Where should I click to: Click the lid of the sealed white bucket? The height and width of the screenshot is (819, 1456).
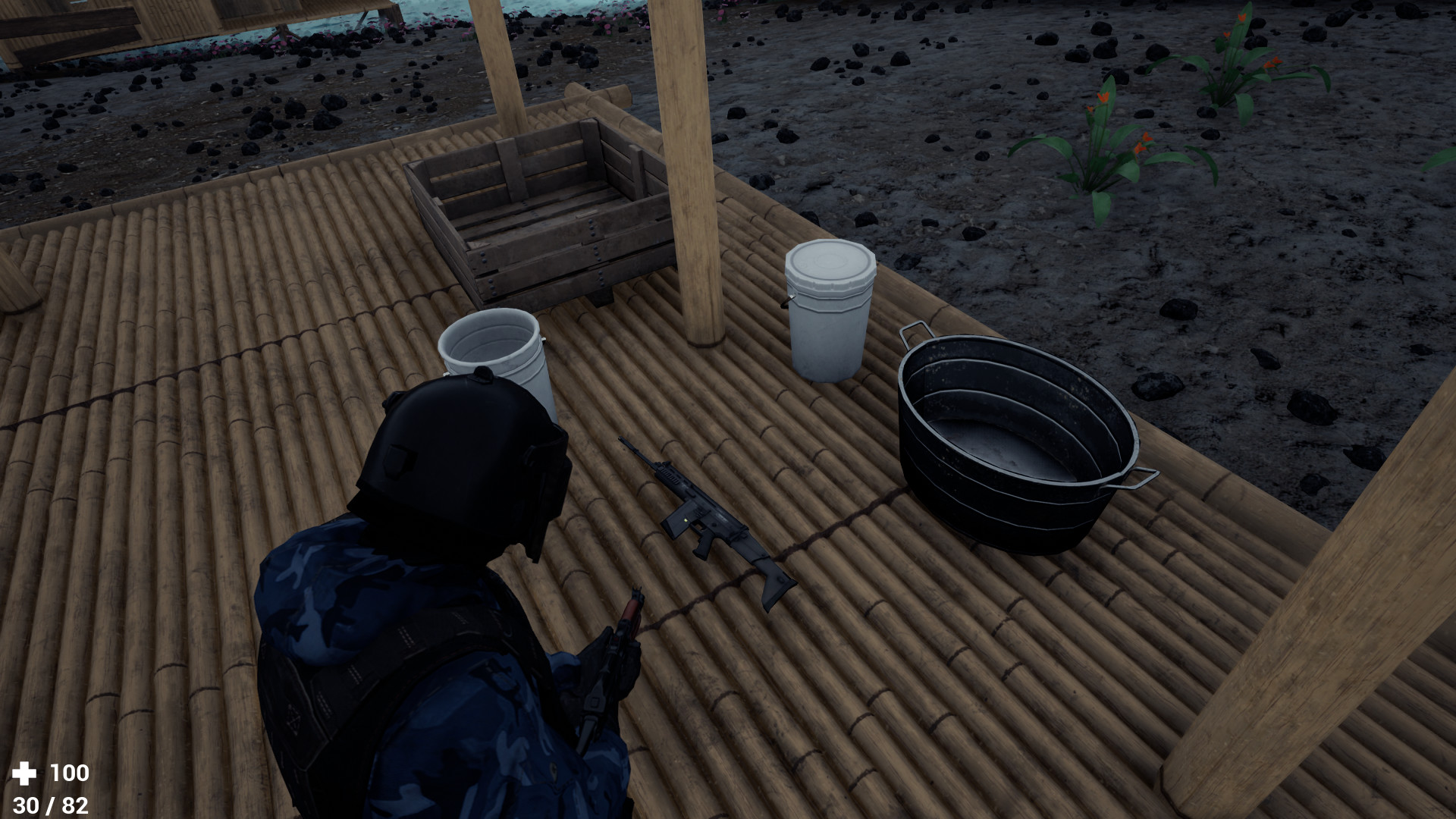point(830,262)
